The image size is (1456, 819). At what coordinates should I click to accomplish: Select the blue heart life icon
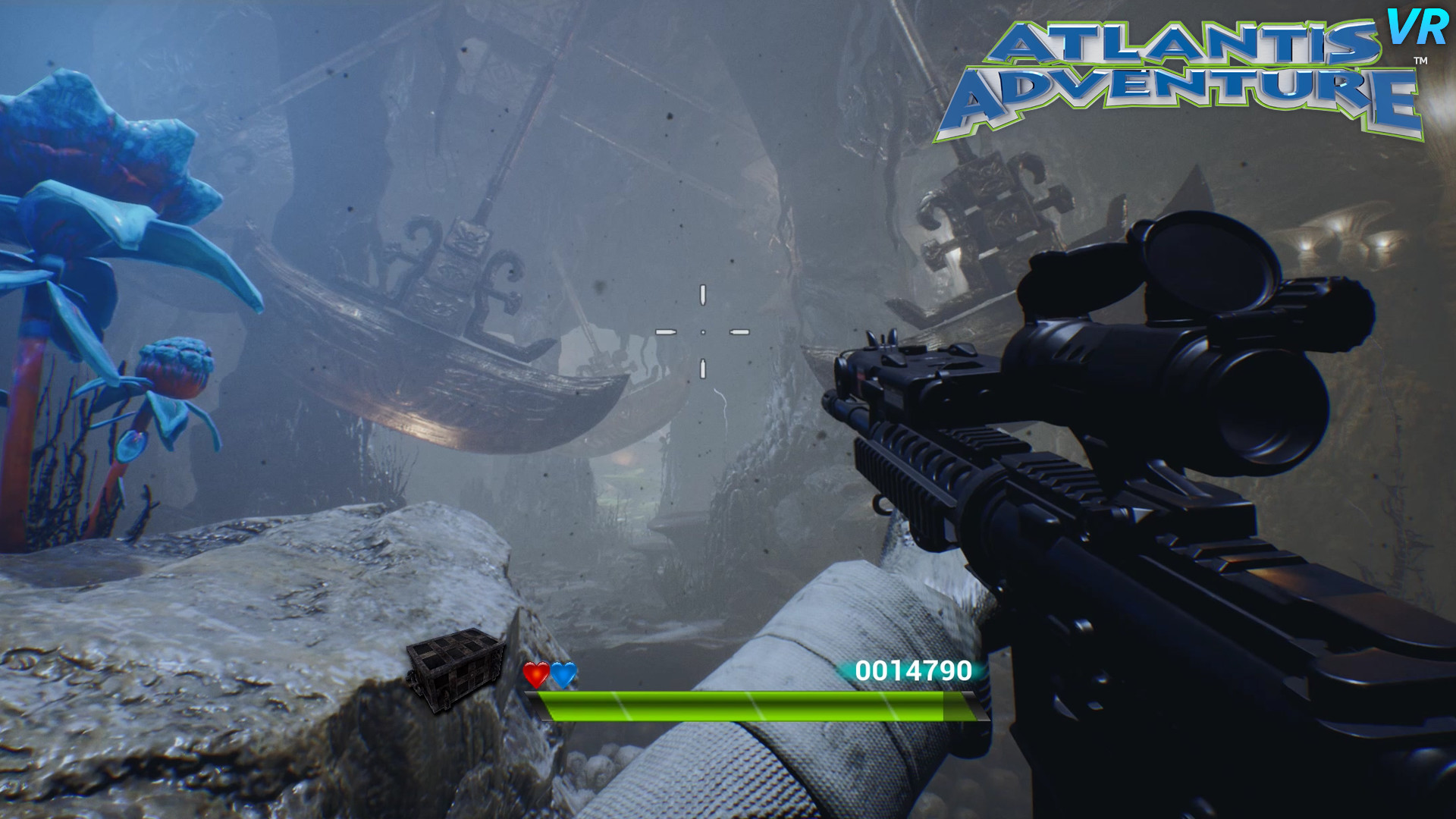[x=563, y=674]
